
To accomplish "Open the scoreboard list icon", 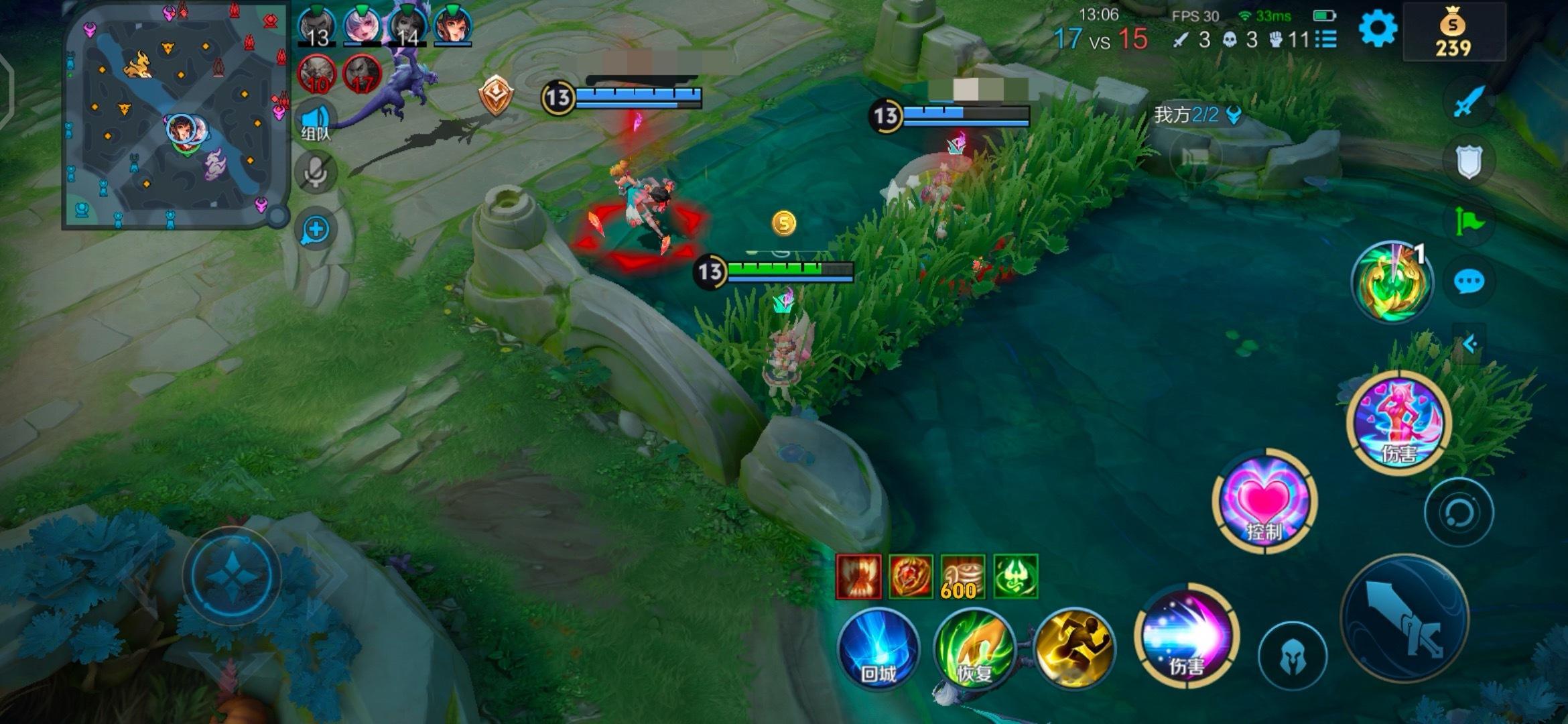I will pyautogui.click(x=1325, y=40).
